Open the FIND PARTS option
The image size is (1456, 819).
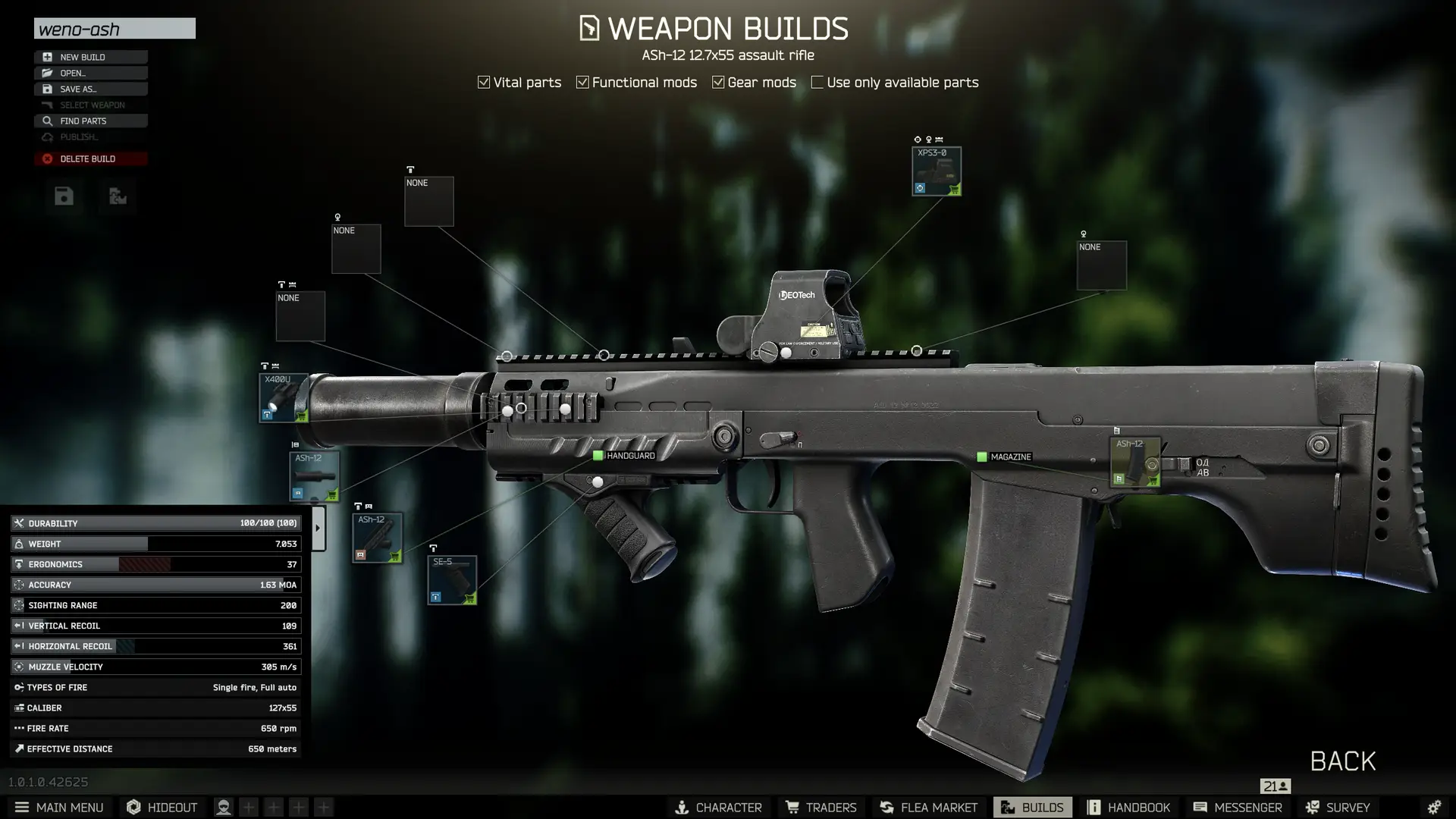click(90, 121)
